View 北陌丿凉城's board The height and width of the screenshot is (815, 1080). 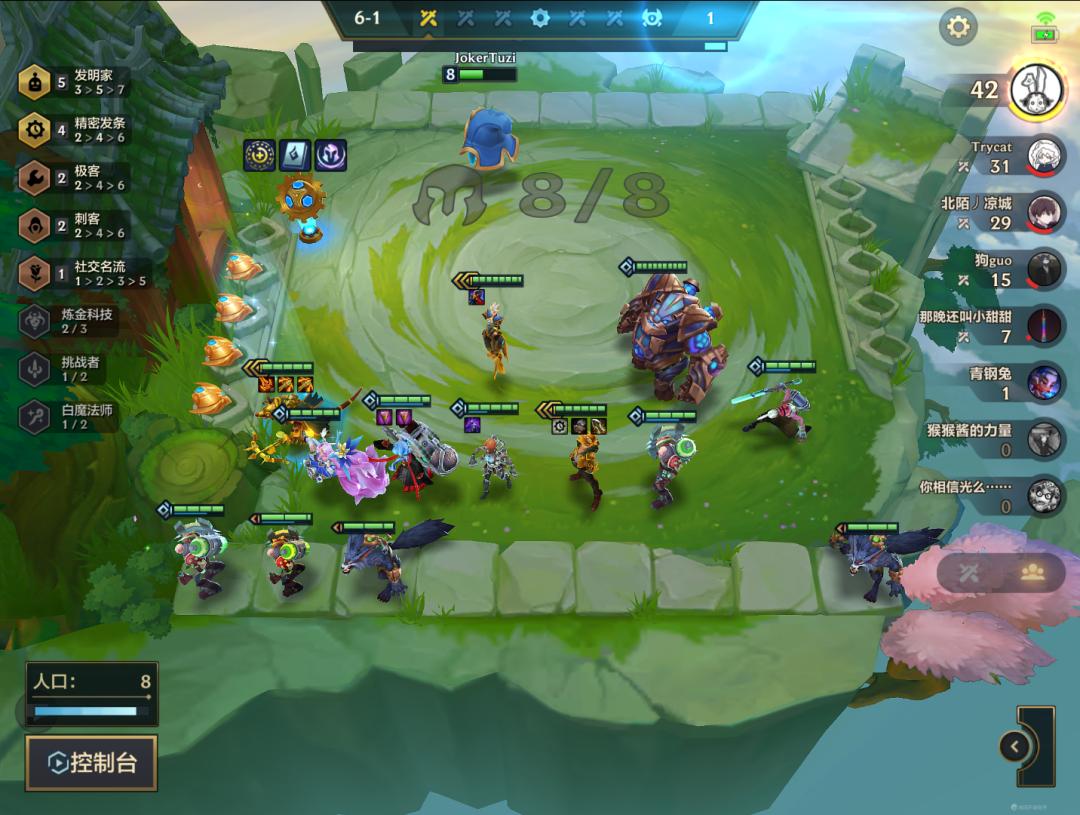click(1045, 212)
